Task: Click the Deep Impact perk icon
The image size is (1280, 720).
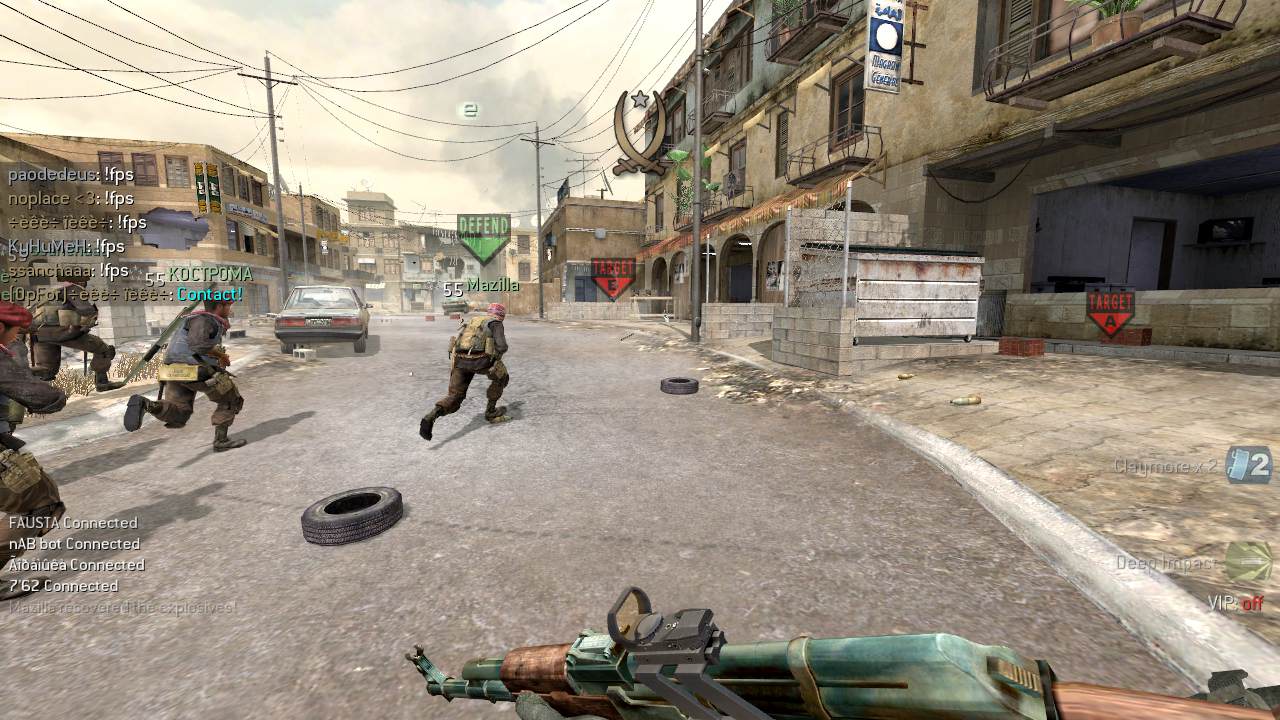Action: tap(1248, 562)
